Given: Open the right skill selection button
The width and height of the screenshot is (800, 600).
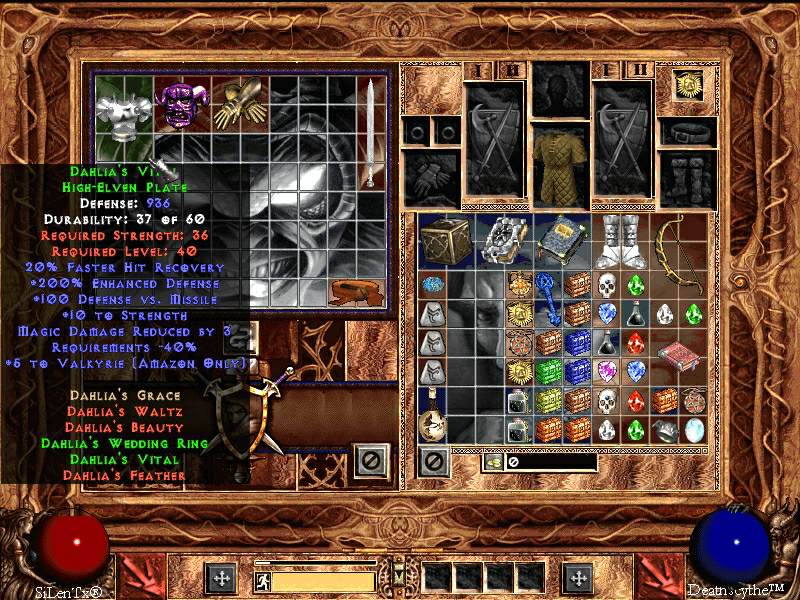Looking at the screenshot, I should pos(578,578).
